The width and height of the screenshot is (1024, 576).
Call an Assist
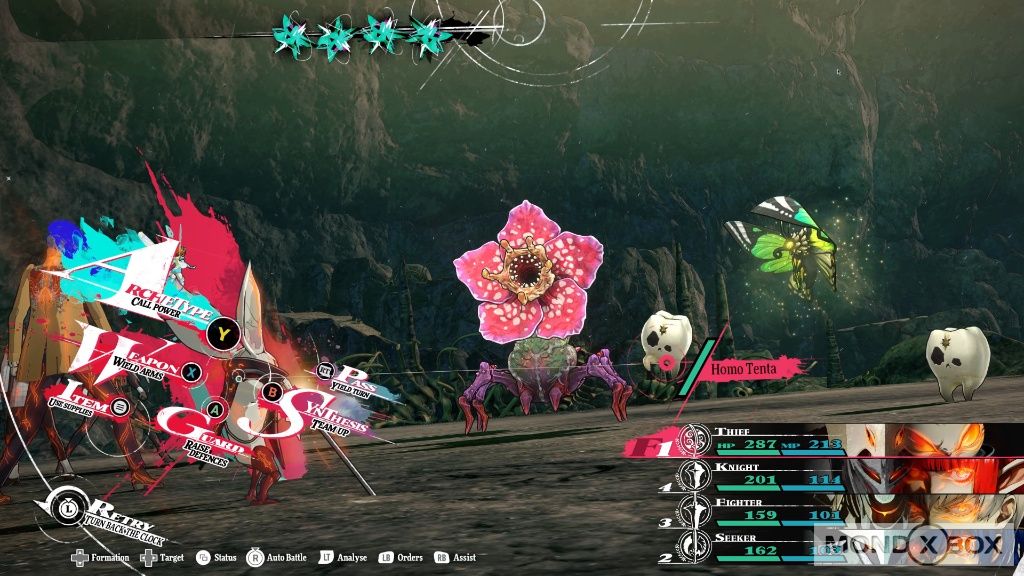coord(455,557)
